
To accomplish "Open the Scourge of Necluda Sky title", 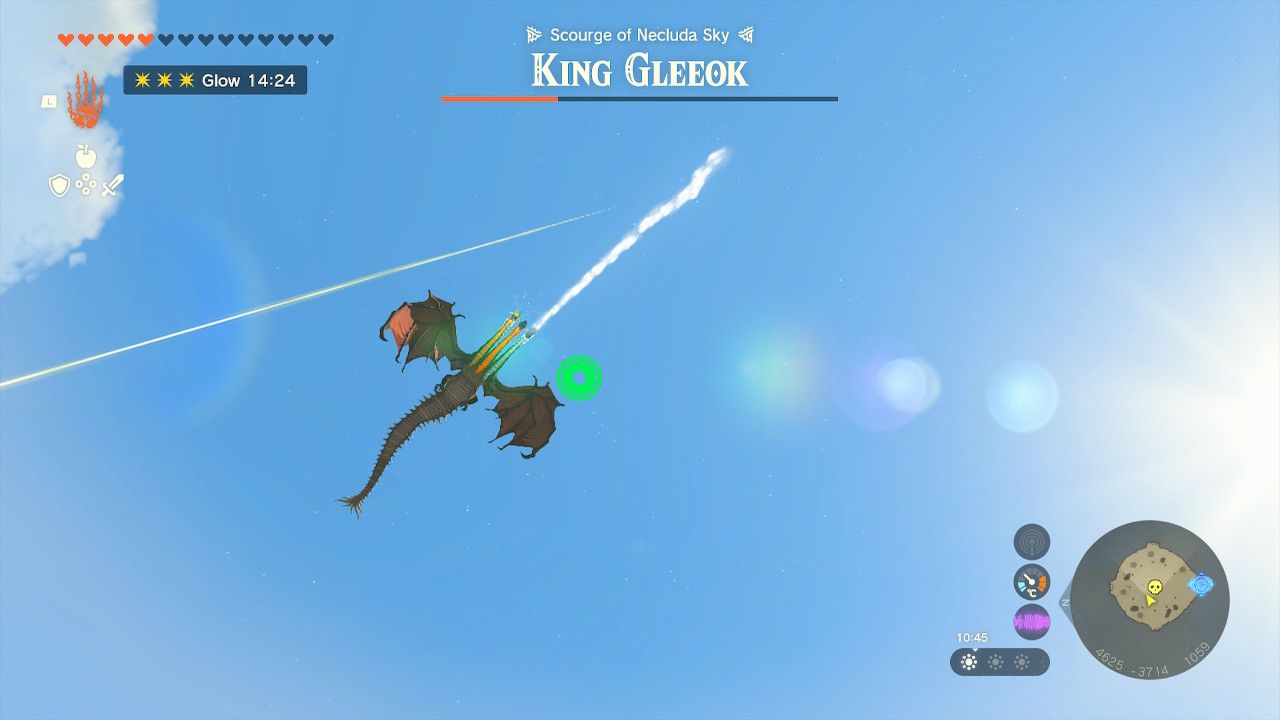I will click(639, 34).
